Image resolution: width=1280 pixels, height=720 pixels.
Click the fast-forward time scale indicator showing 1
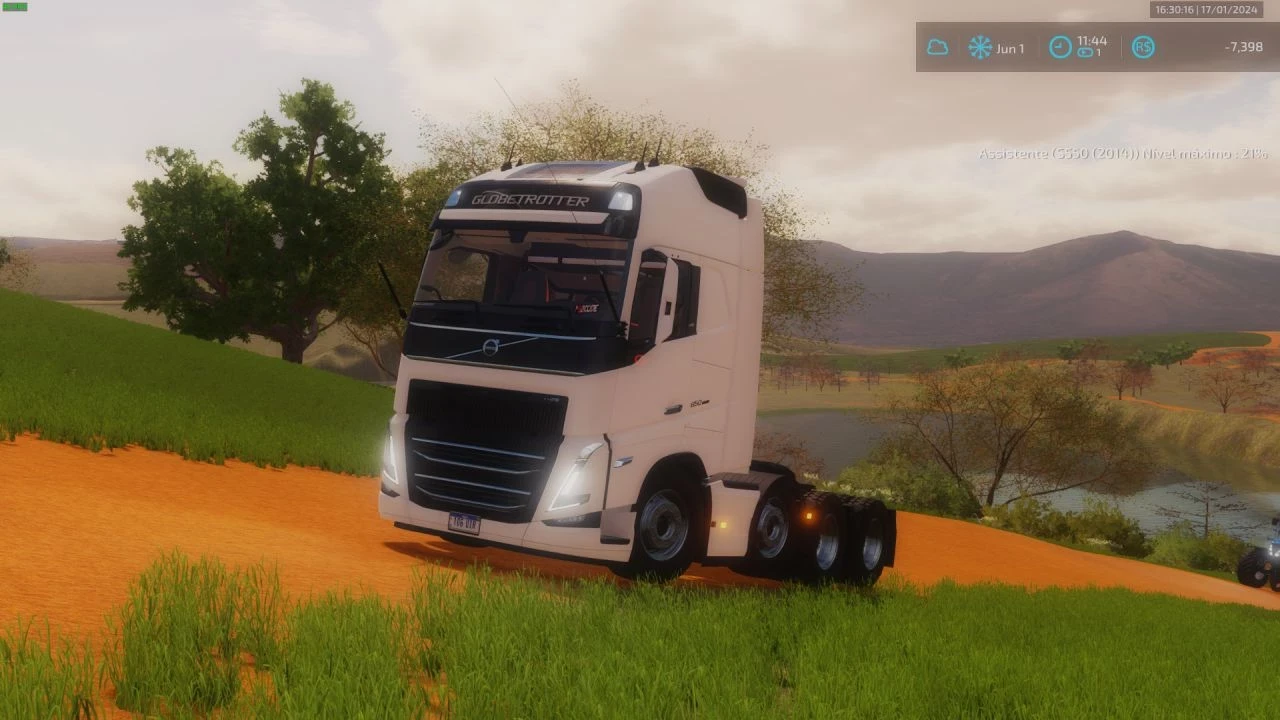pyautogui.click(x=1087, y=53)
